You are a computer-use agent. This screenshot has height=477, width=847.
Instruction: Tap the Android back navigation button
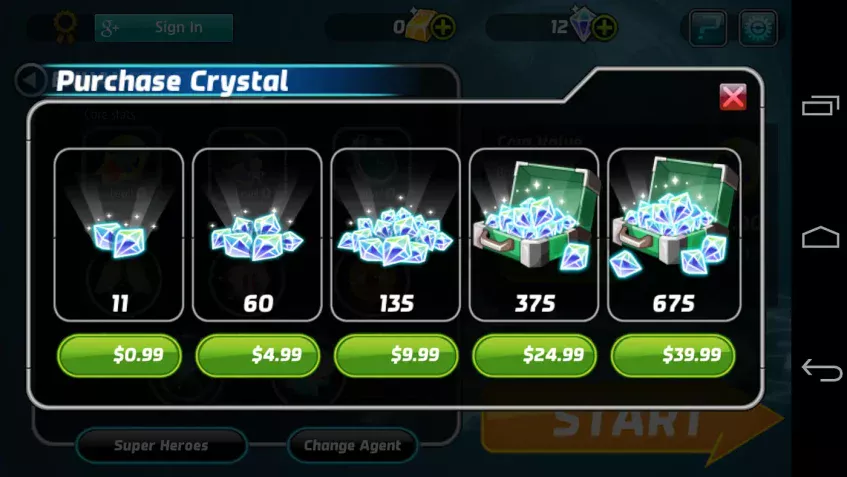click(x=821, y=371)
